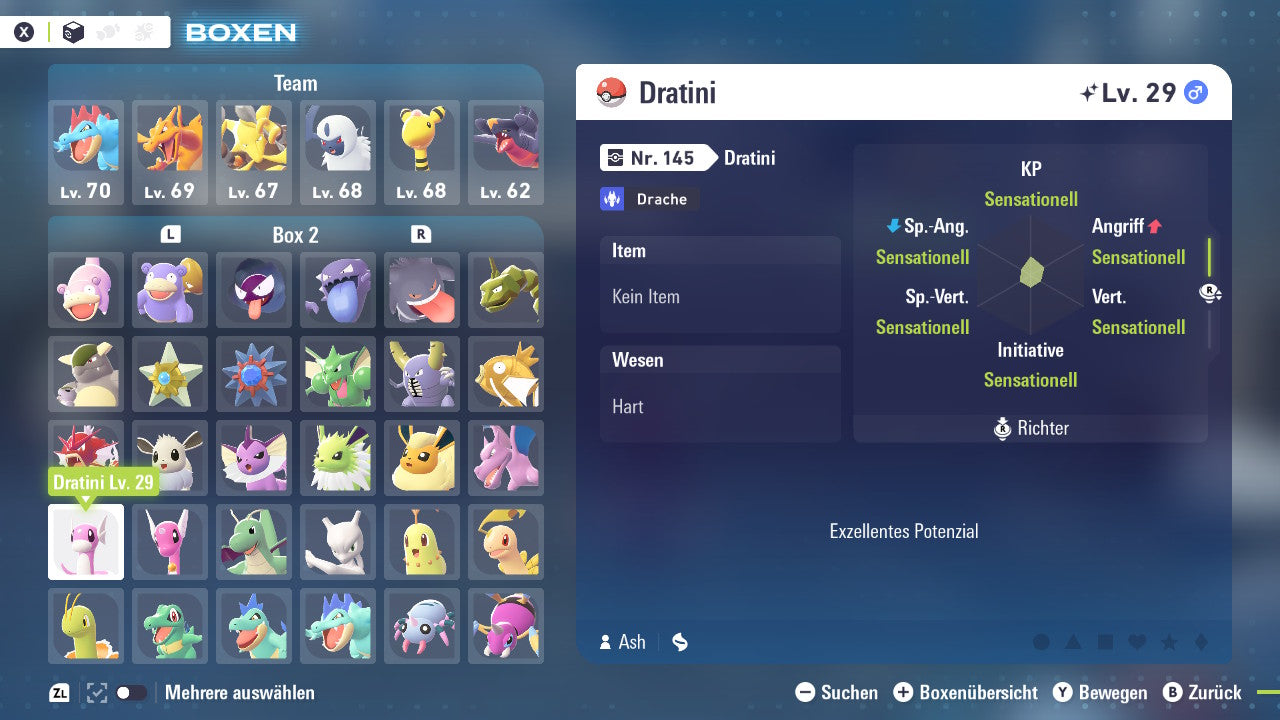The height and width of the screenshot is (720, 1280).
Task: Toggle the heart marking for Dratini
Action: (1136, 643)
